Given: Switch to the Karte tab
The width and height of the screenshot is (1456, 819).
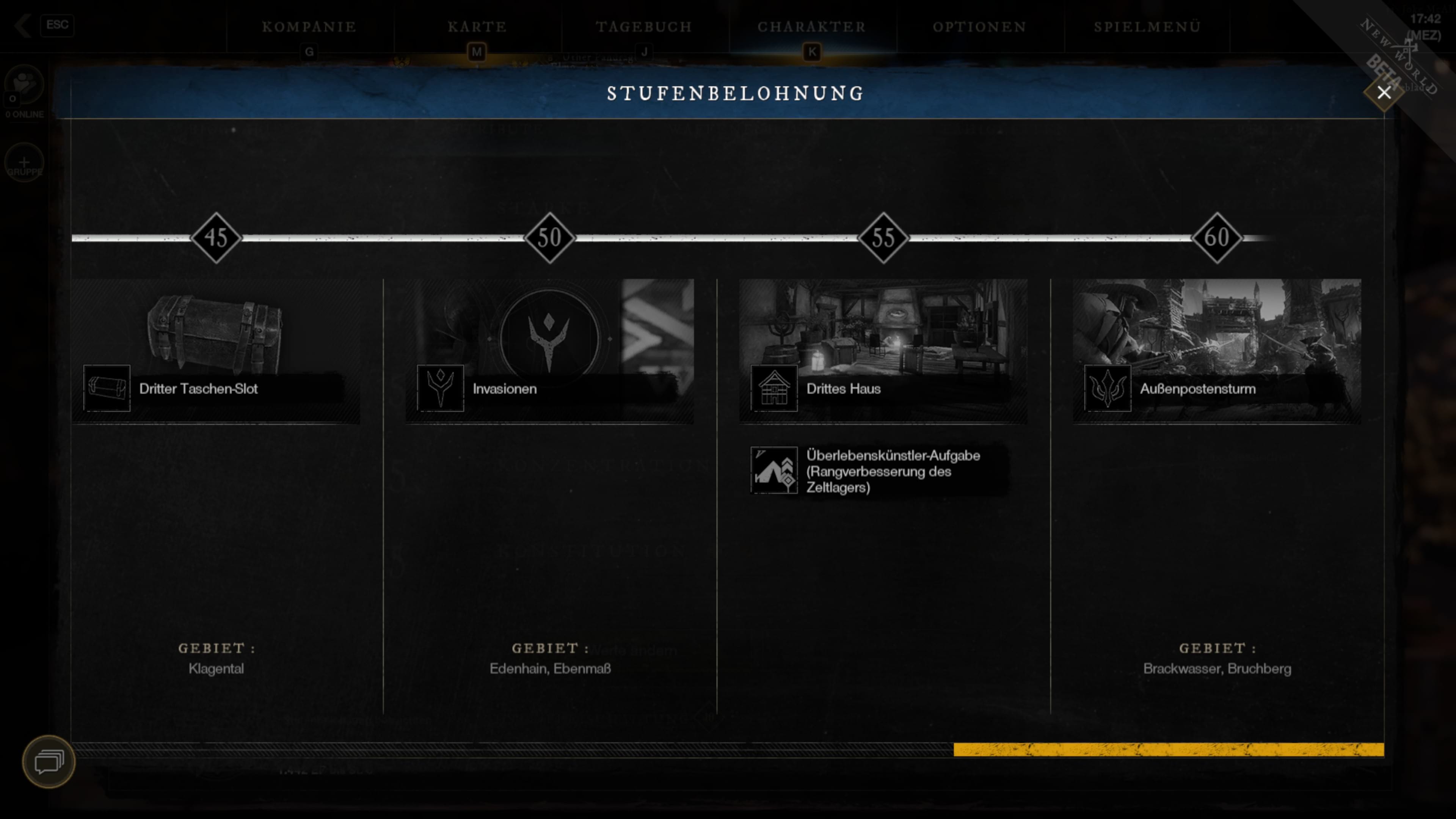Looking at the screenshot, I should pyautogui.click(x=477, y=27).
